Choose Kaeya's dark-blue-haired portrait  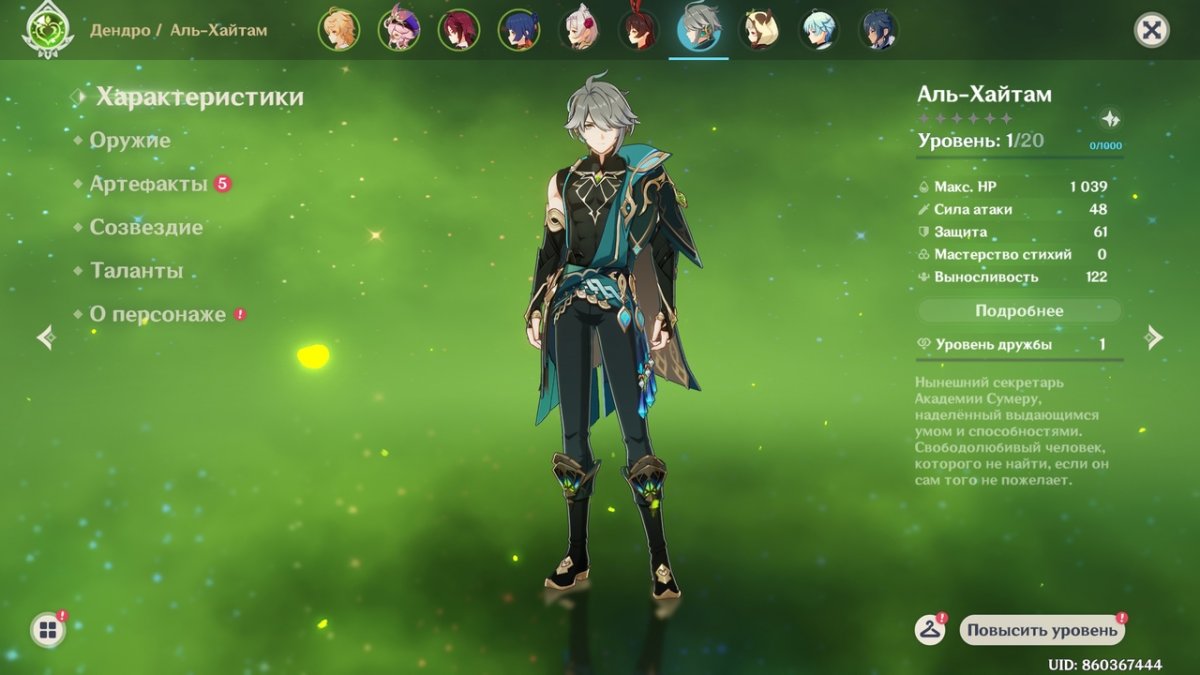(879, 30)
